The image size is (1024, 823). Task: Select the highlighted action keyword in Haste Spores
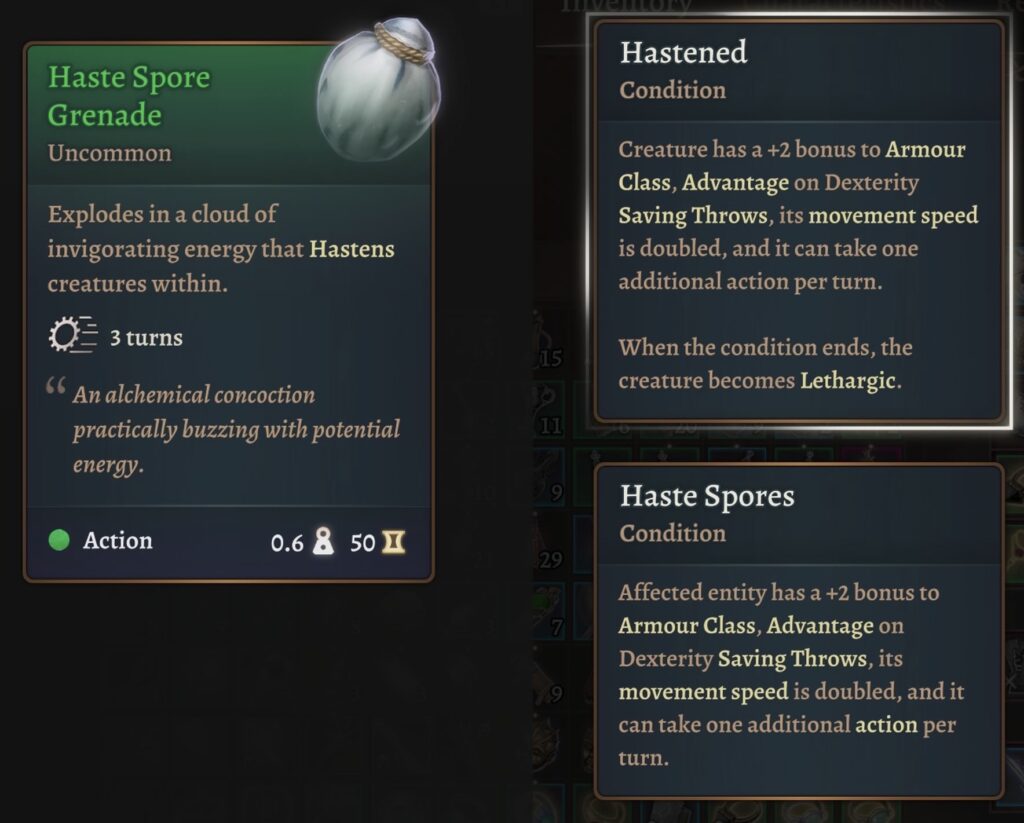coord(884,725)
